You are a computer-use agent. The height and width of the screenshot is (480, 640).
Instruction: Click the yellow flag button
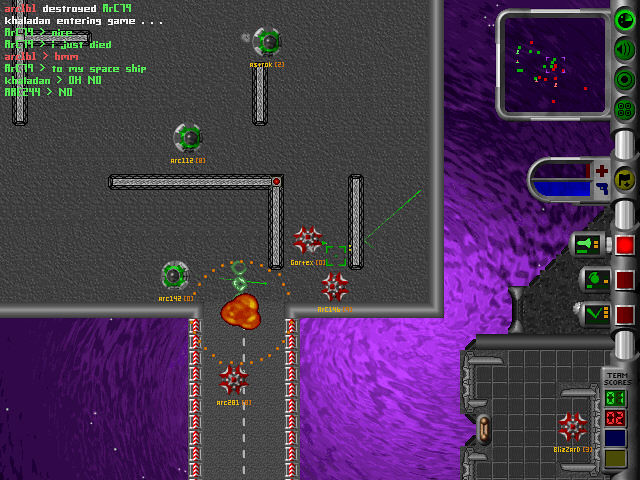[x=625, y=179]
